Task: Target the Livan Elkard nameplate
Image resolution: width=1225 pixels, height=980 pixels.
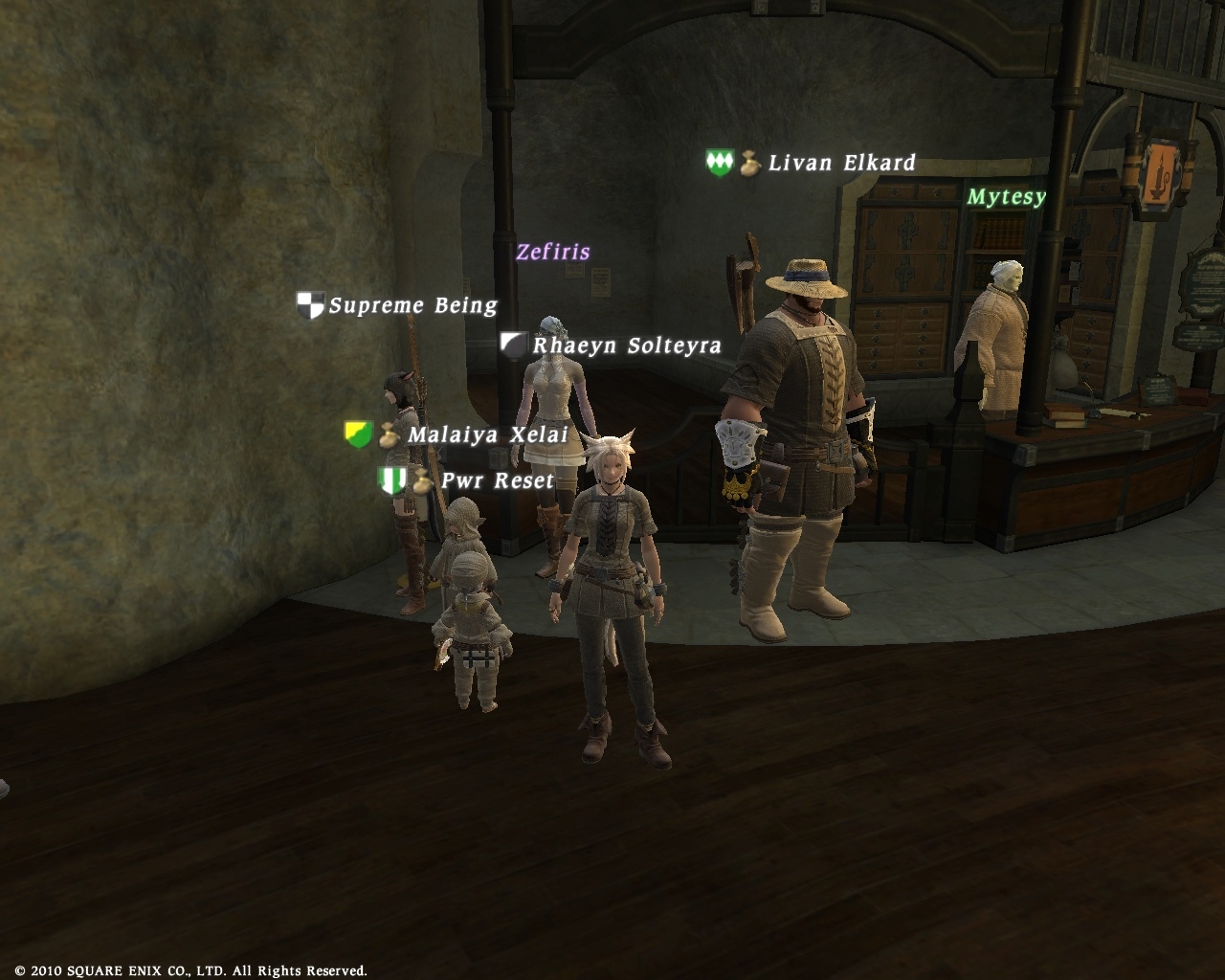Action: coord(841,164)
